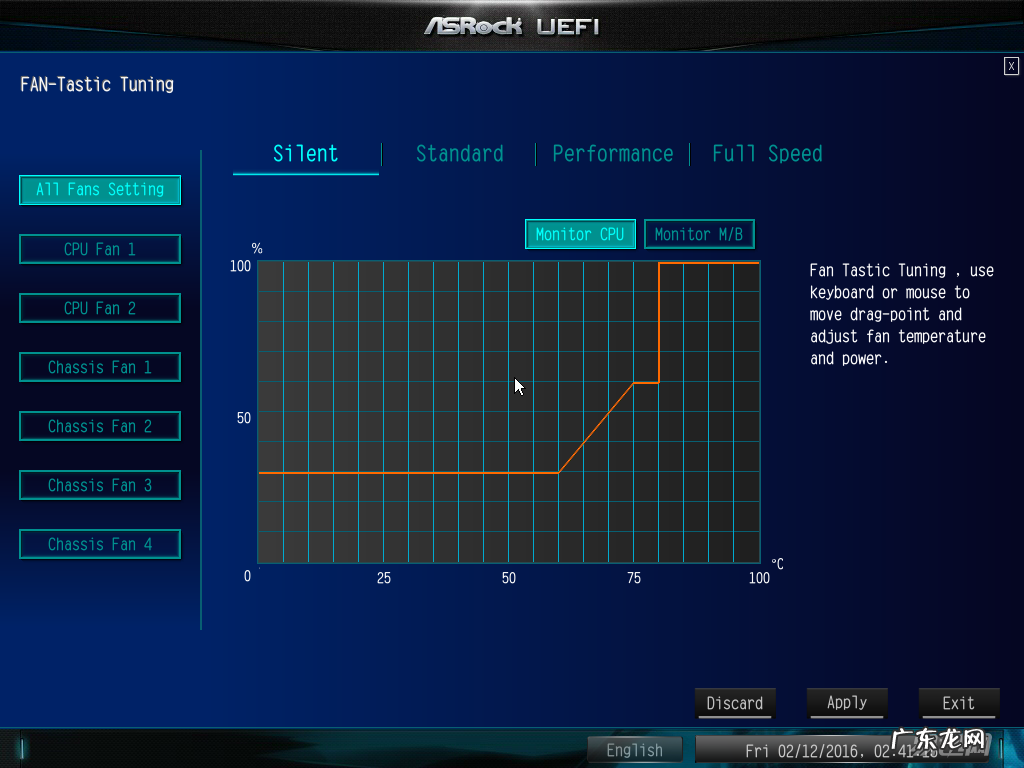Switch to the Standard profile tab
The image size is (1024, 768).
[459, 154]
